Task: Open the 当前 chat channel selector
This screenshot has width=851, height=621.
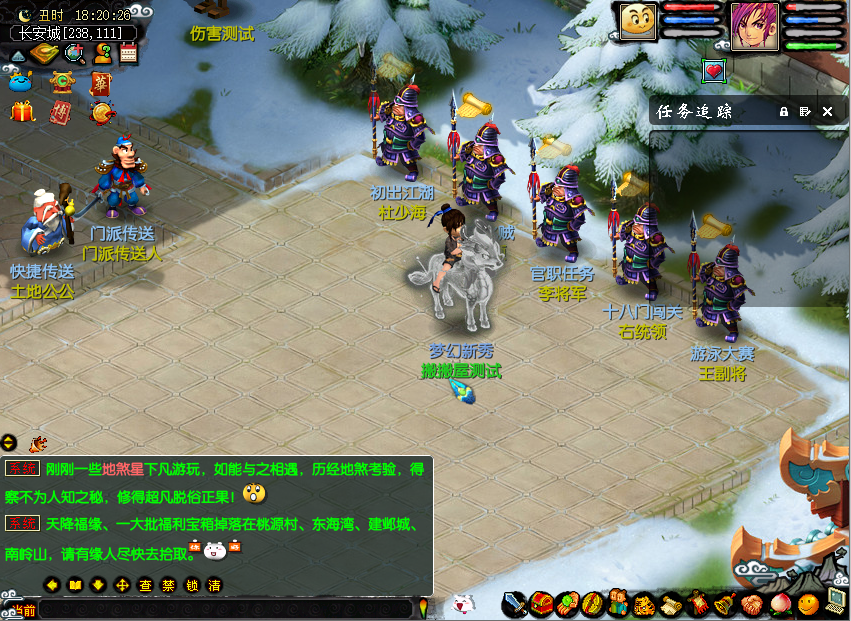Action: (20, 609)
